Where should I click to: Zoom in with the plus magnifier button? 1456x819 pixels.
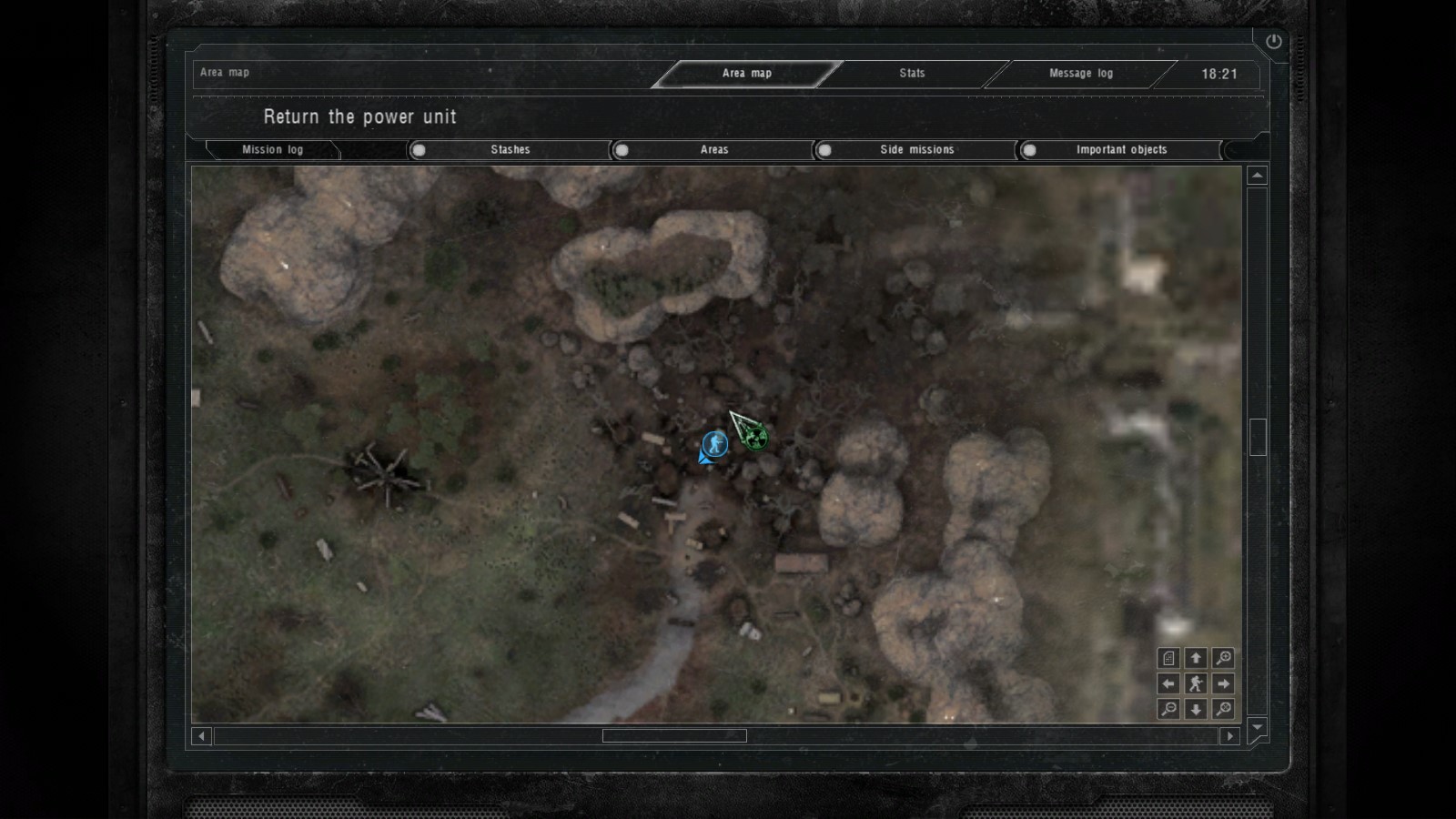tap(1223, 658)
